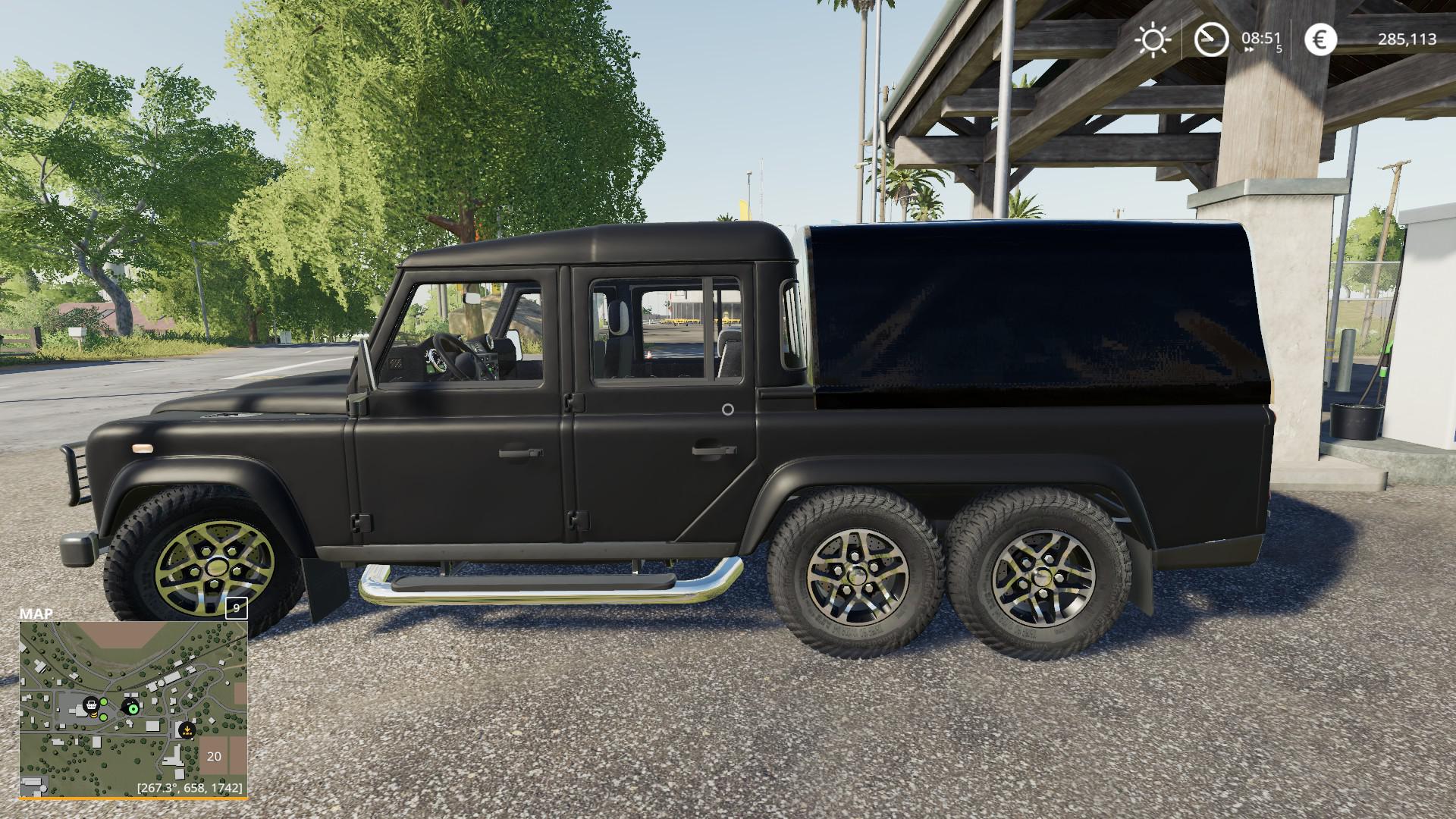Click the coordinates text on the minimap
Image resolution: width=1456 pixels, height=819 pixels.
point(190,788)
